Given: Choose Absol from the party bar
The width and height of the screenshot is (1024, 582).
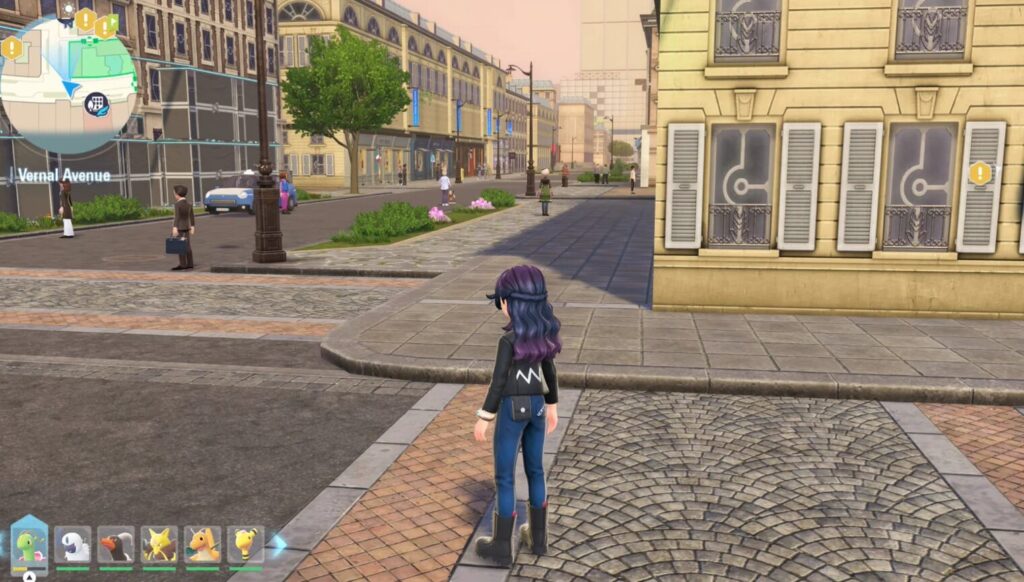Looking at the screenshot, I should (73, 546).
